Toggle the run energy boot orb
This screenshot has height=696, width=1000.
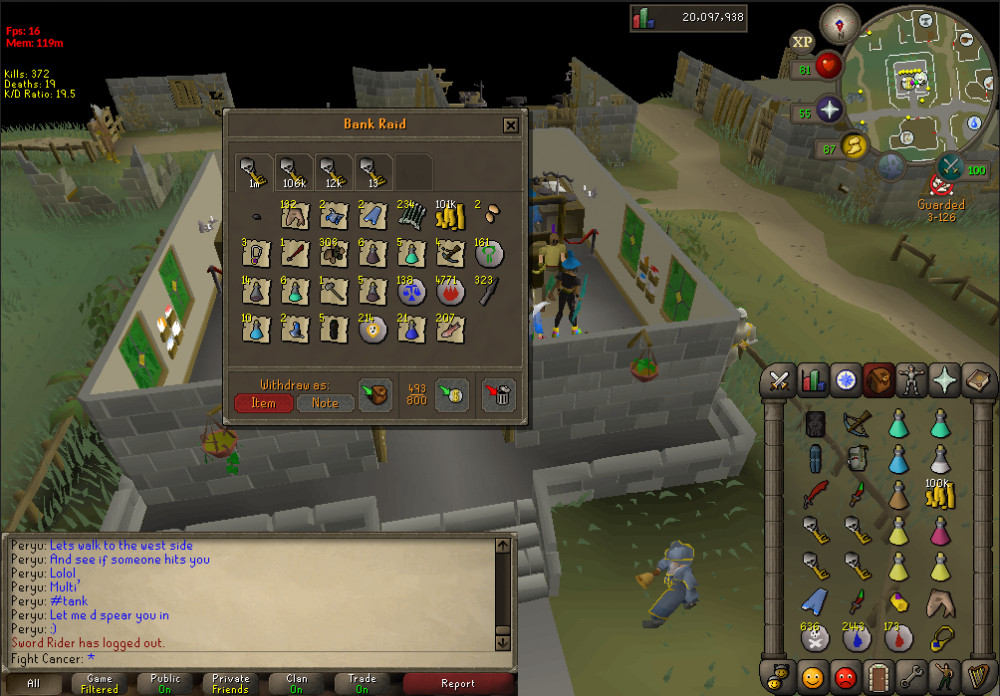click(853, 148)
